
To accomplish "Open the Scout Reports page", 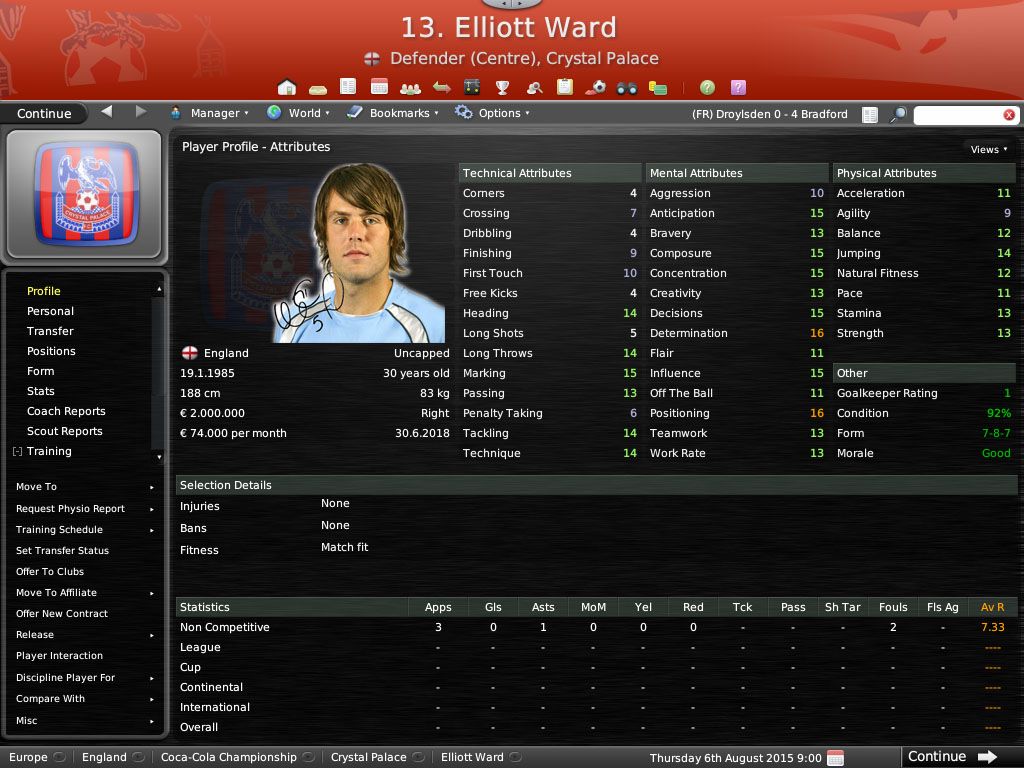I will tap(65, 431).
